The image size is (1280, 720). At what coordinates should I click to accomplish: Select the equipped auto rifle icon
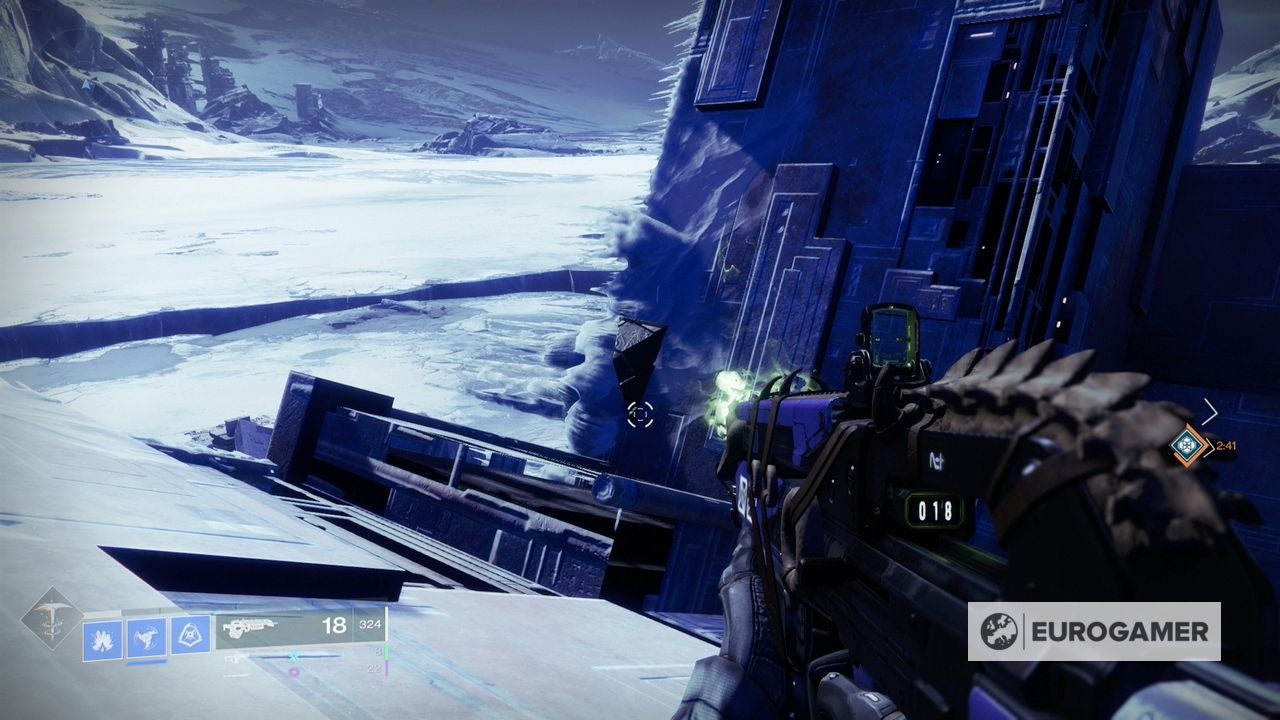coord(249,627)
